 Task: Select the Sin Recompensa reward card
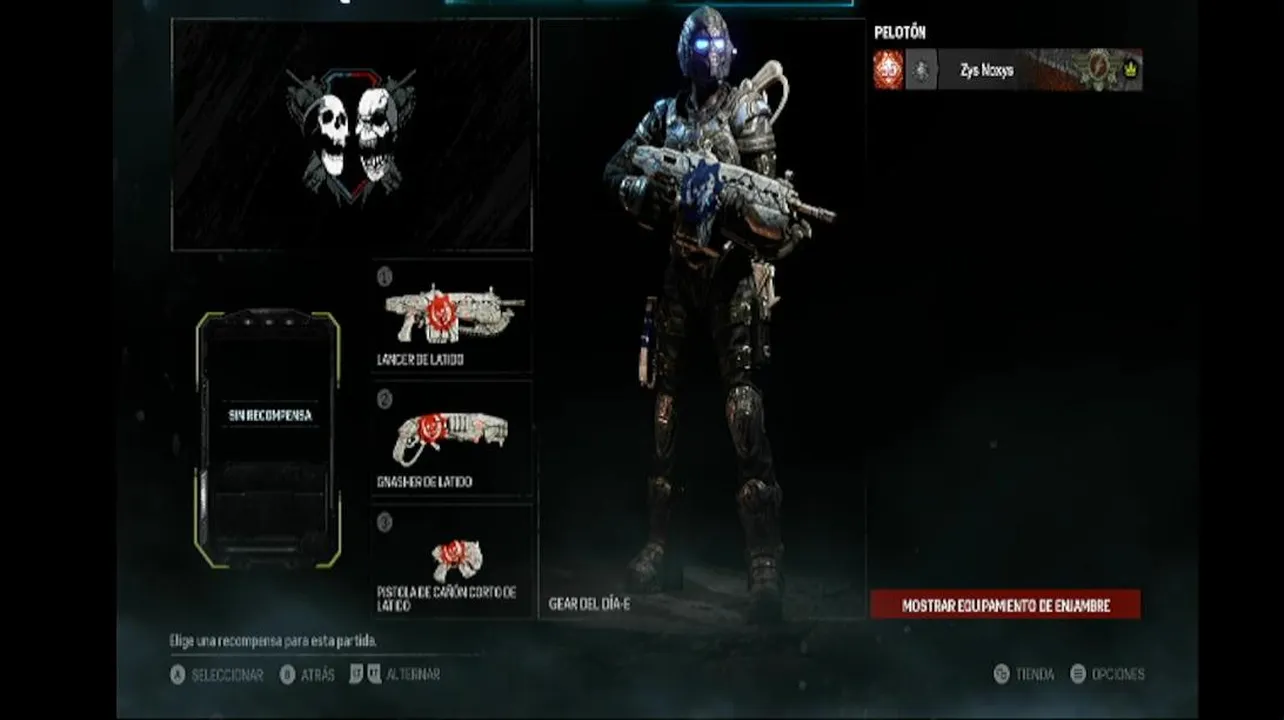(268, 440)
